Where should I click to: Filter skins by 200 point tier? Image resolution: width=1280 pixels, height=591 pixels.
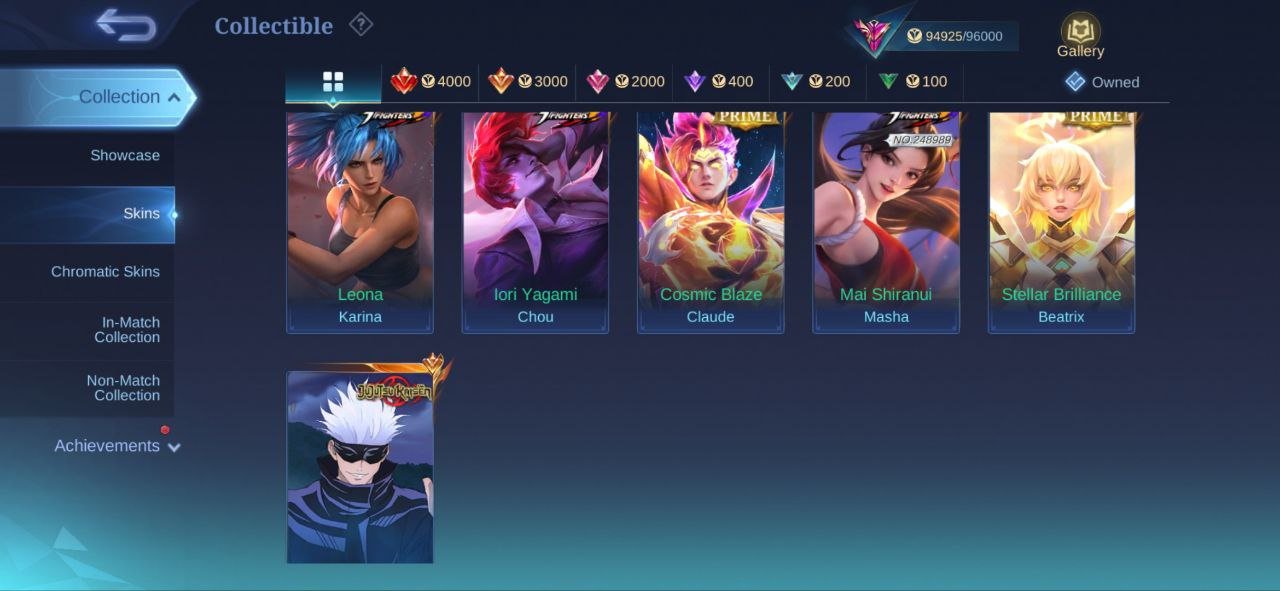point(816,82)
